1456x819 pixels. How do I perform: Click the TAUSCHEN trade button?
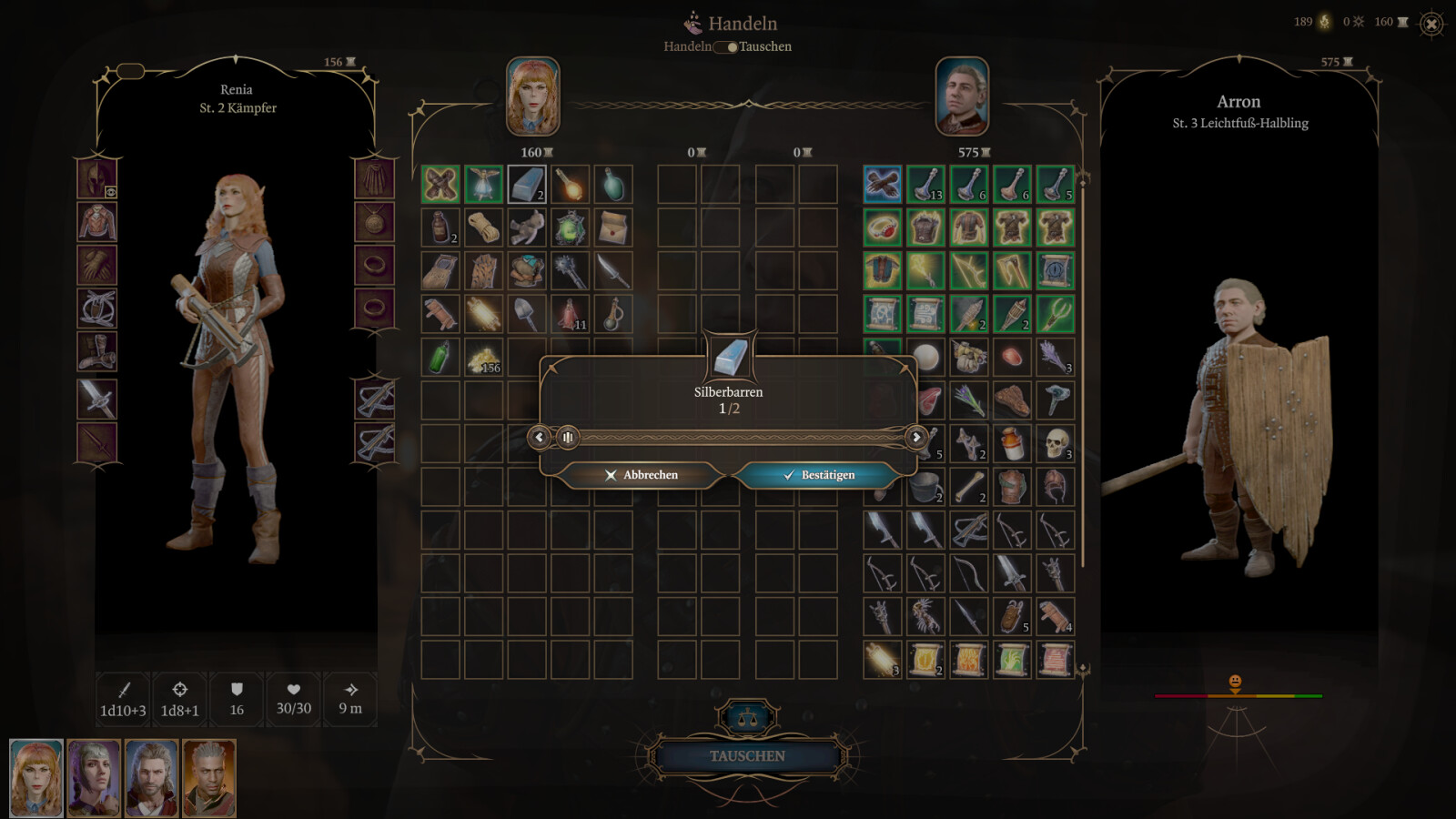[x=747, y=756]
